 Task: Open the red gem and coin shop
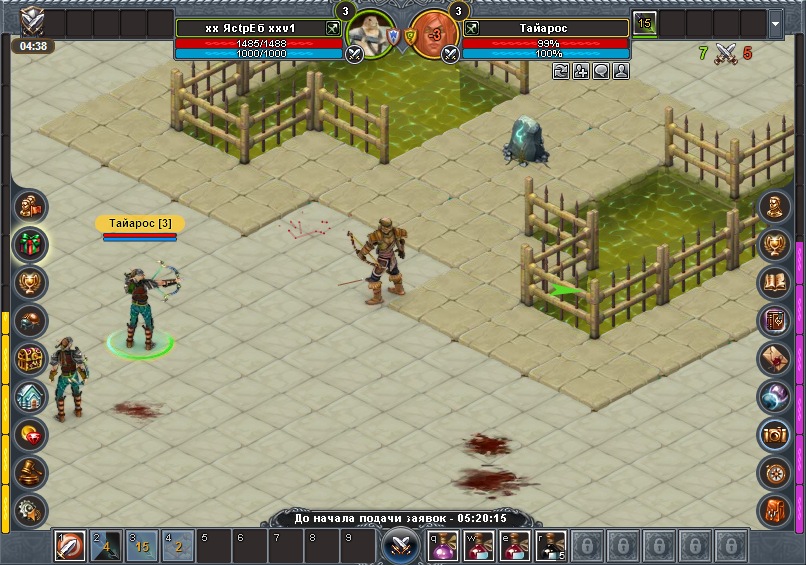pyautogui.click(x=31, y=434)
